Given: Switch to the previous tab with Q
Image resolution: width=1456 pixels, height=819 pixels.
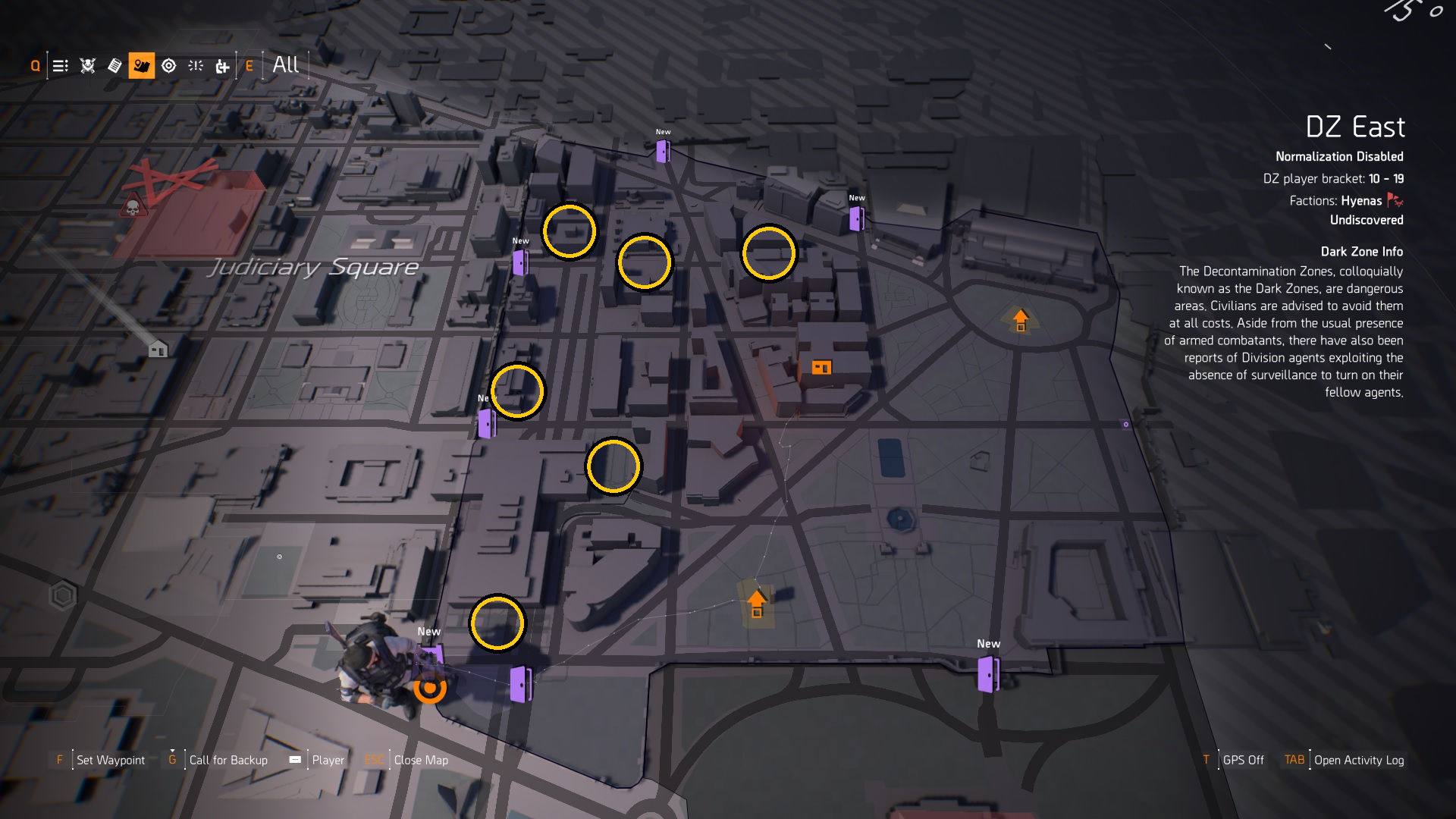Looking at the screenshot, I should coord(33,66).
